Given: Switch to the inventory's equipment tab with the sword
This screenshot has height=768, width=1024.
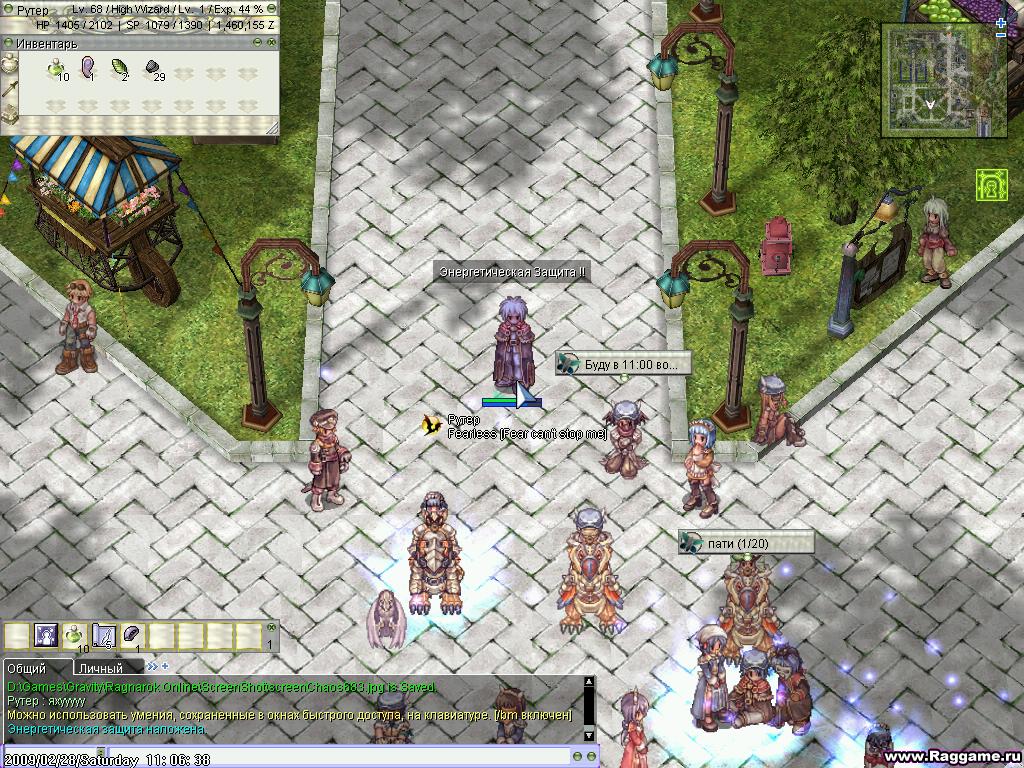Looking at the screenshot, I should click(x=9, y=89).
